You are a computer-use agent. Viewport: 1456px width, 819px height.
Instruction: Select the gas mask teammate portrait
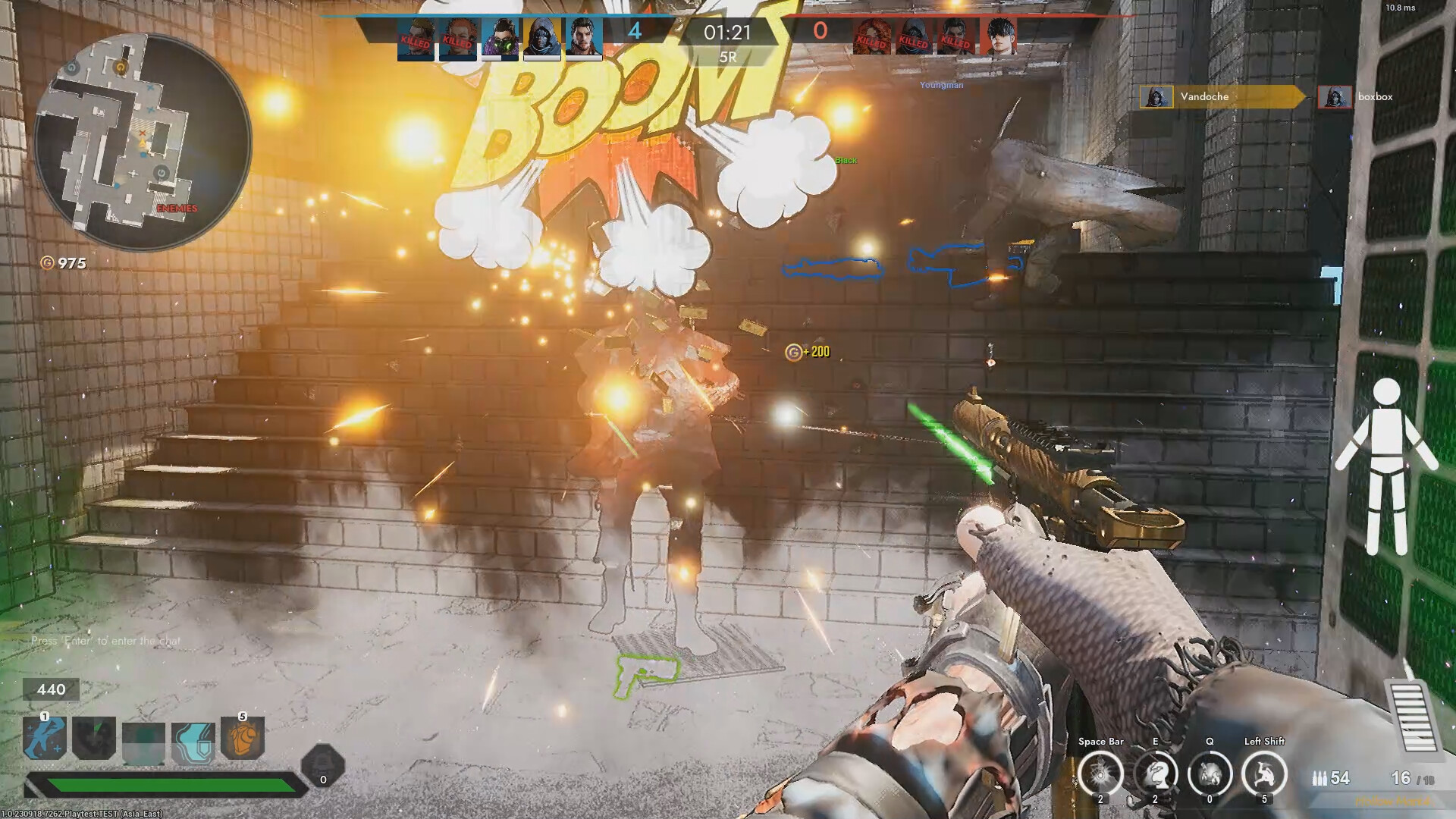(500, 38)
